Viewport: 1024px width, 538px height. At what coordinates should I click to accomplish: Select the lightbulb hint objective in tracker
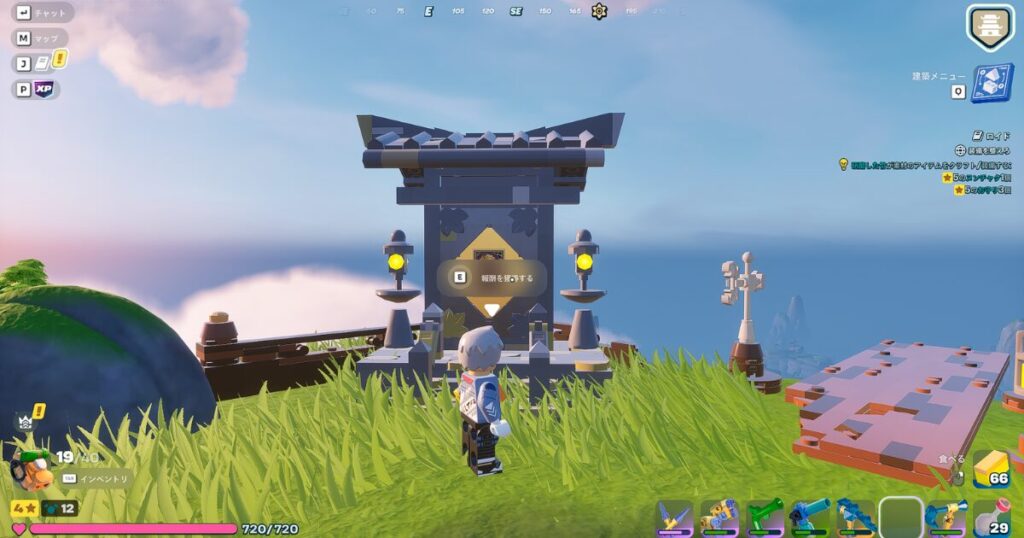[x=843, y=164]
